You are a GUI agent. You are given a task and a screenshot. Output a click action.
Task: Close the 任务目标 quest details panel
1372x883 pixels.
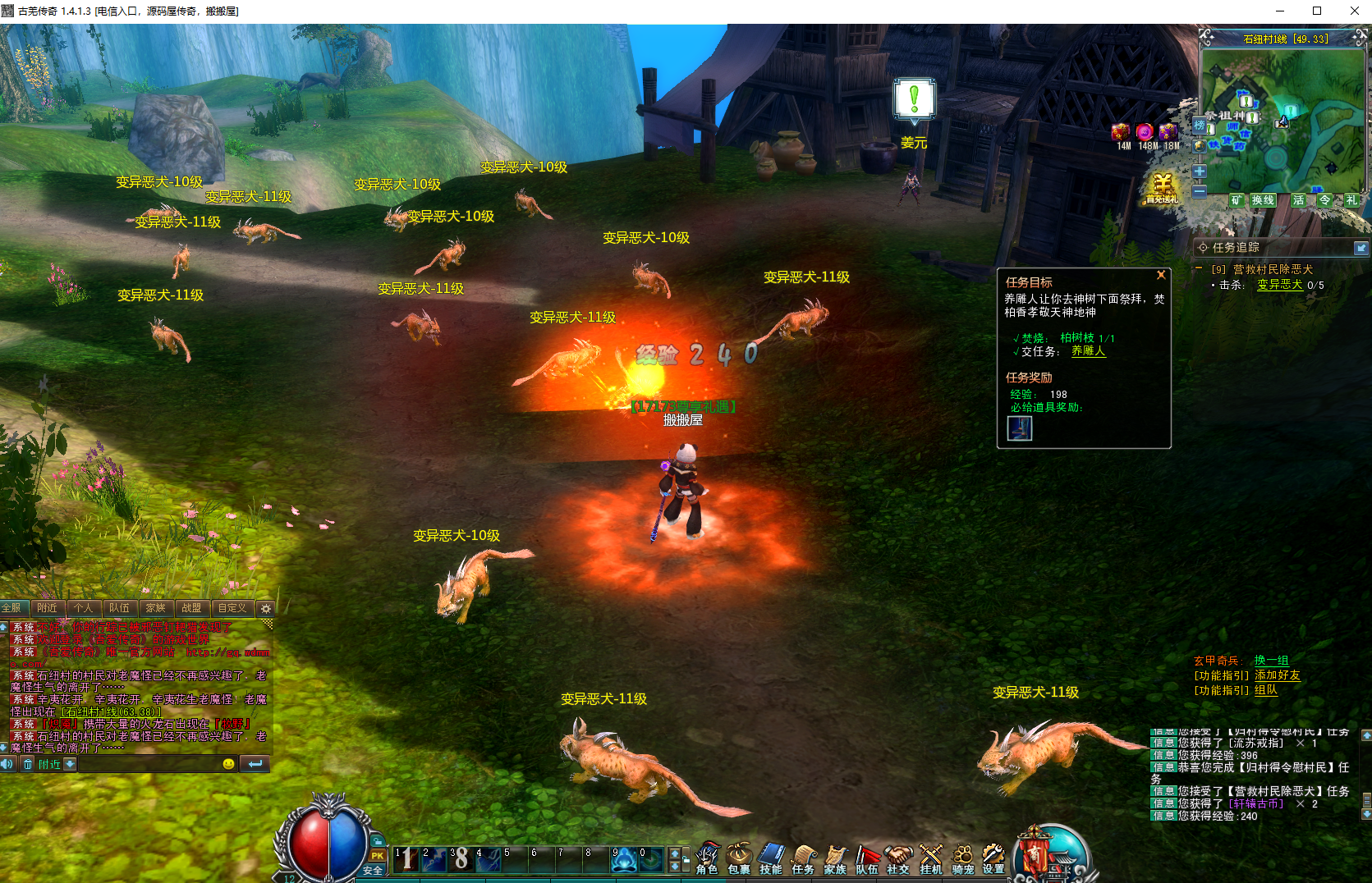pyautogui.click(x=1161, y=275)
